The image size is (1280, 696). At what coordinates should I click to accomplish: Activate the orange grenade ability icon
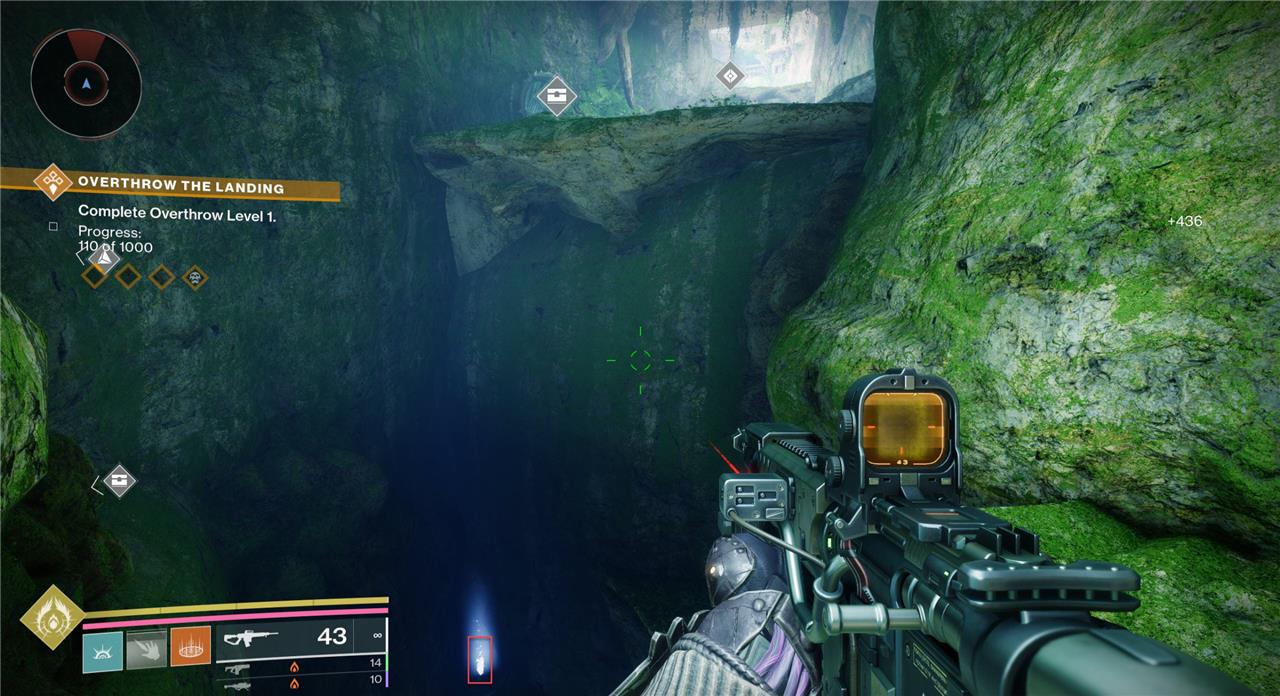[x=190, y=647]
